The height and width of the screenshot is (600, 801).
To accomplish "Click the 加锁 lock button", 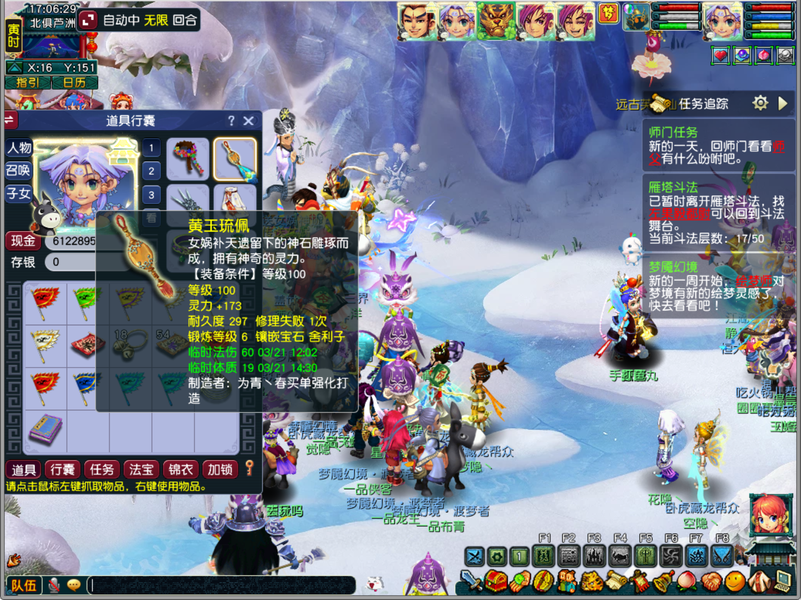I will (x=219, y=469).
